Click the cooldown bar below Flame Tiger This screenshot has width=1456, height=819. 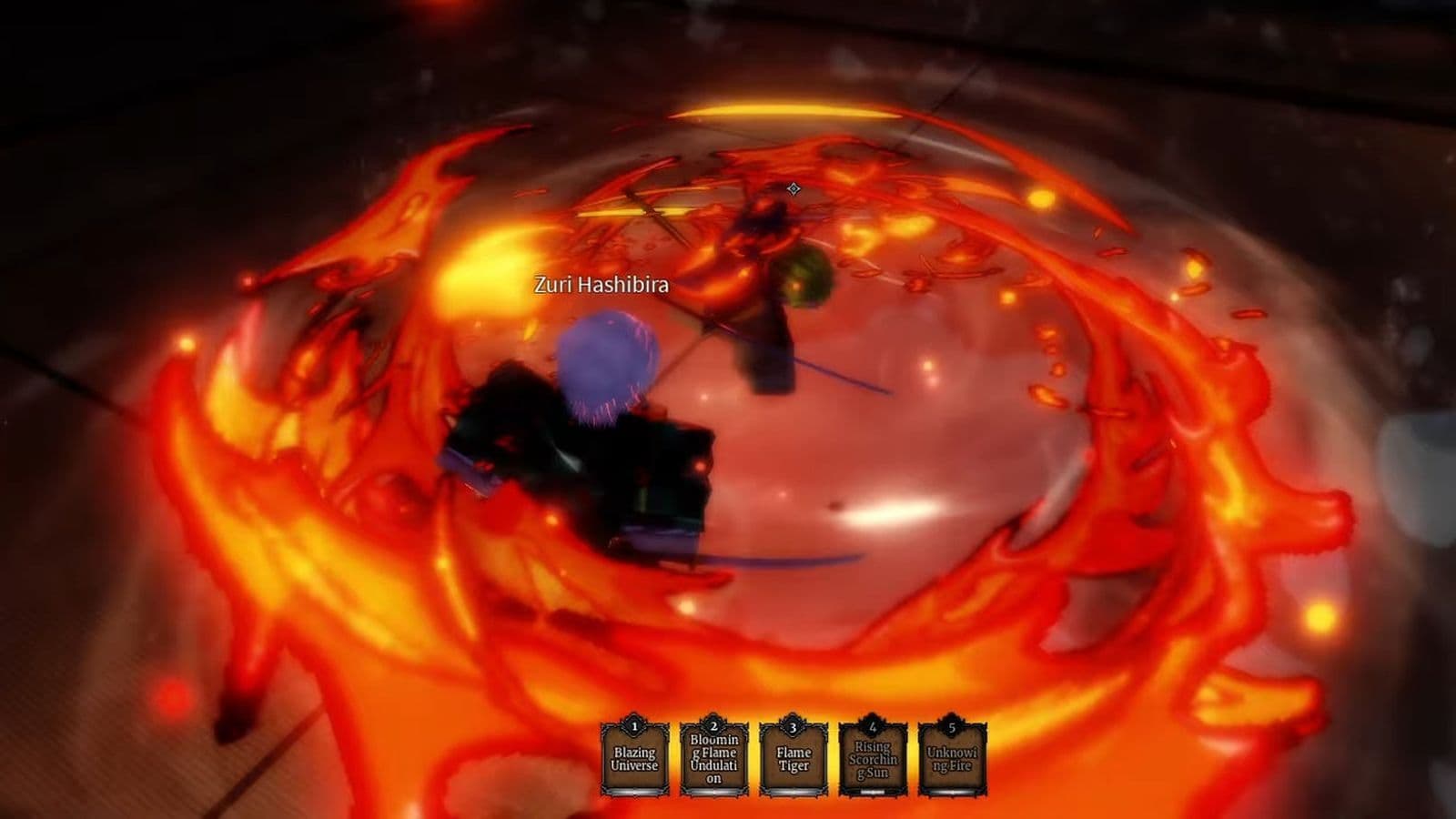[x=794, y=792]
